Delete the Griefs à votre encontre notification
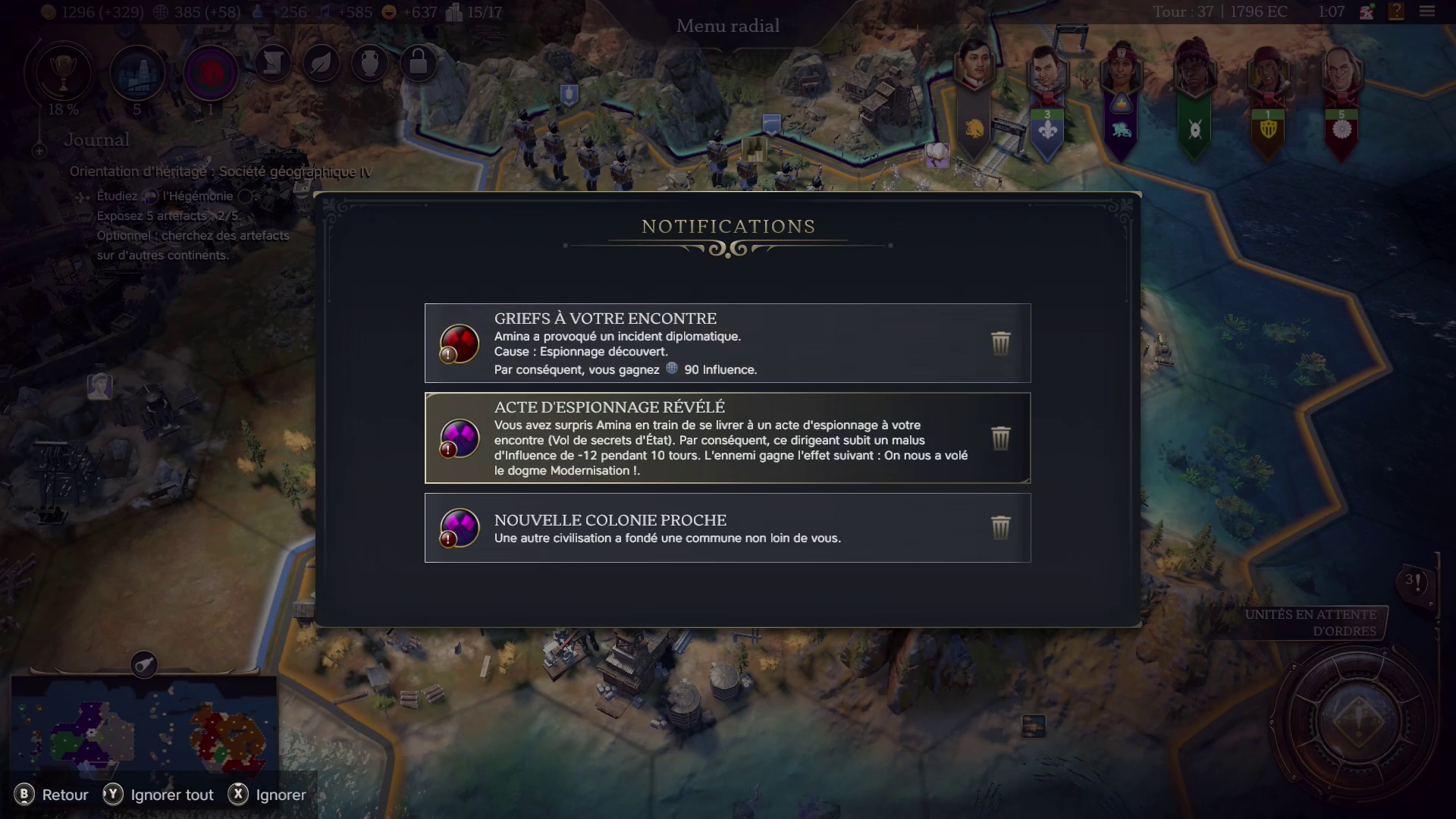The width and height of the screenshot is (1456, 819). pos(1000,343)
